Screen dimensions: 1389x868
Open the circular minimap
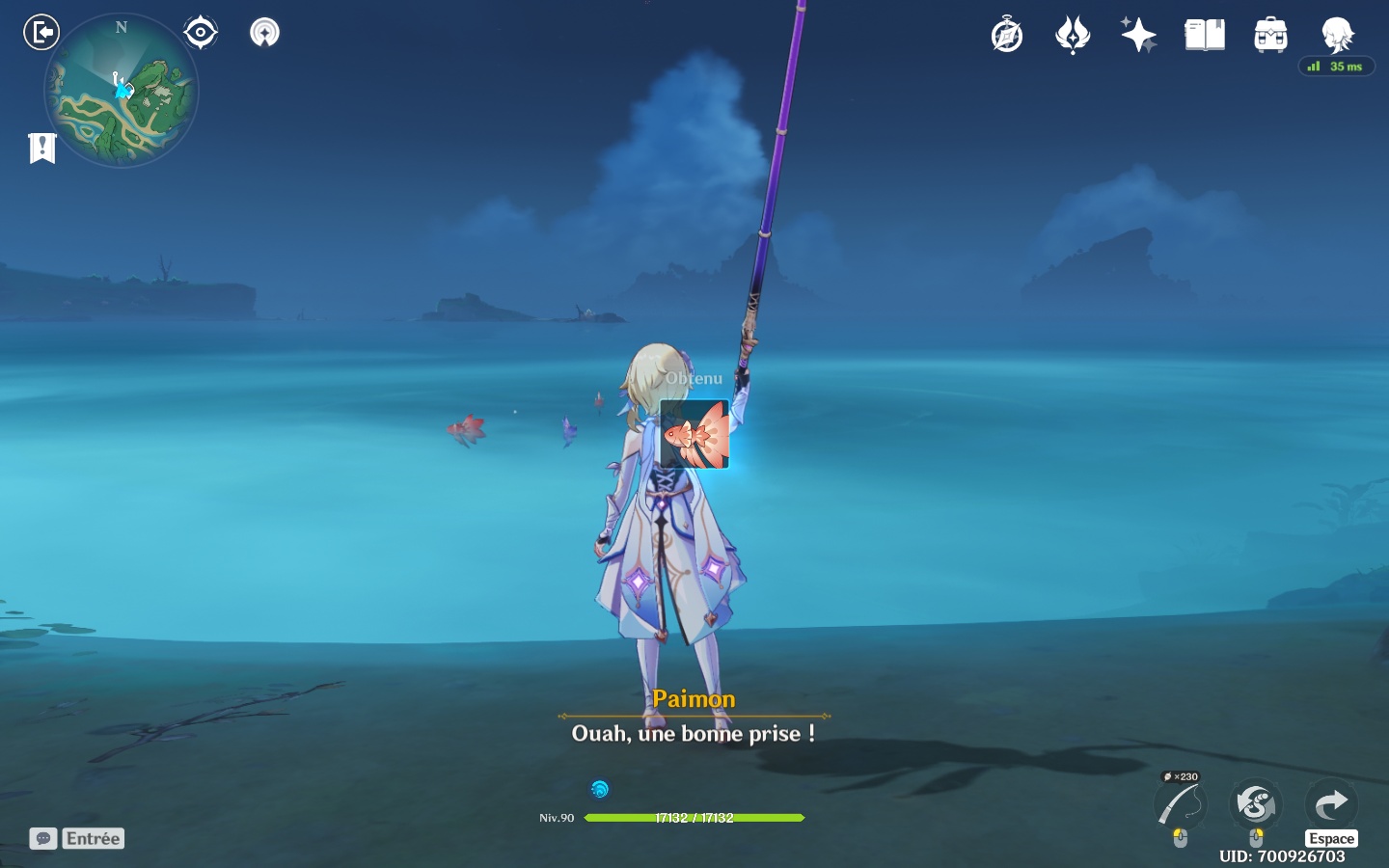[122, 93]
